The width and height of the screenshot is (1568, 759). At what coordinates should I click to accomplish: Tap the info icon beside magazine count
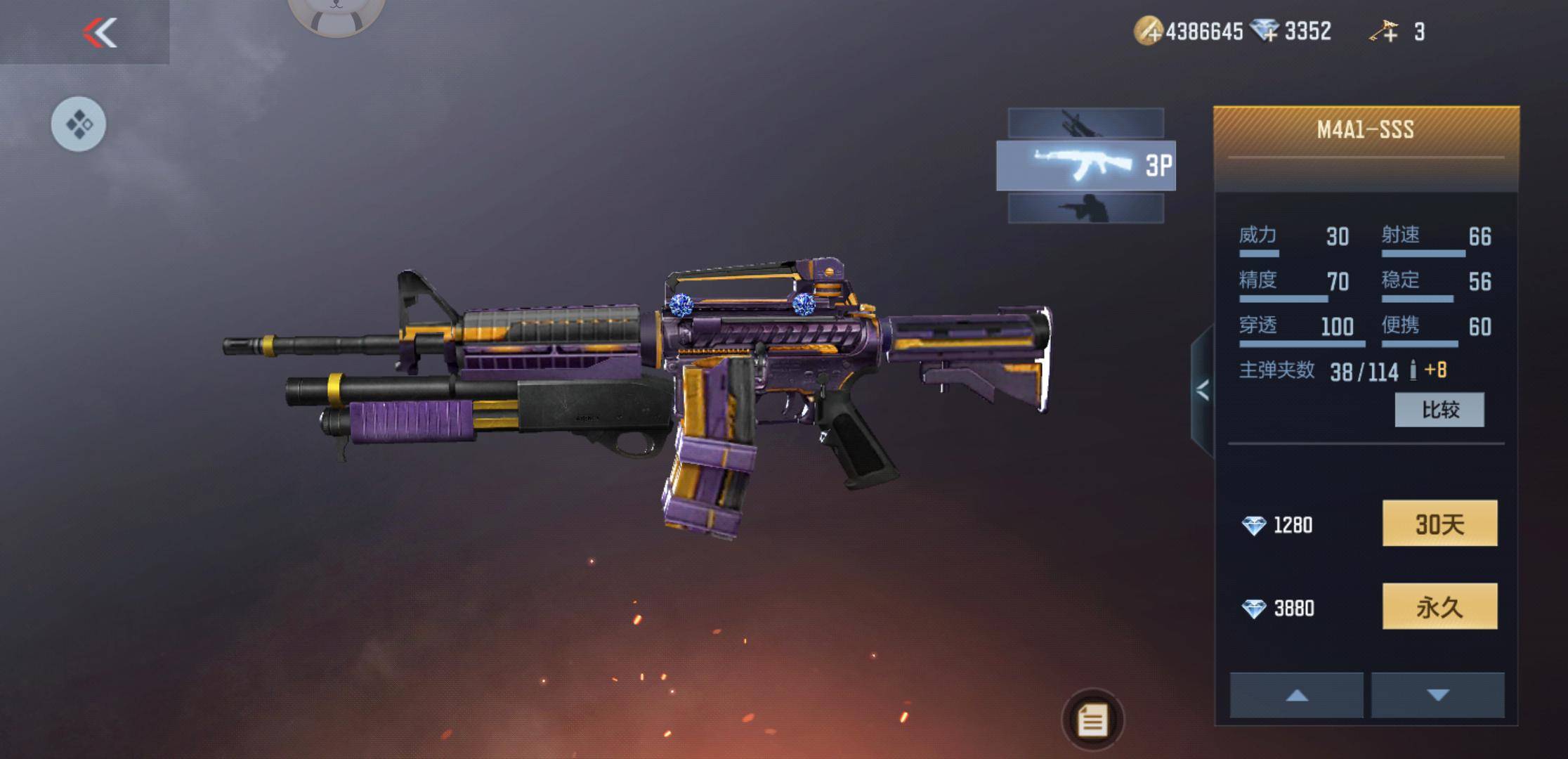tap(1413, 370)
